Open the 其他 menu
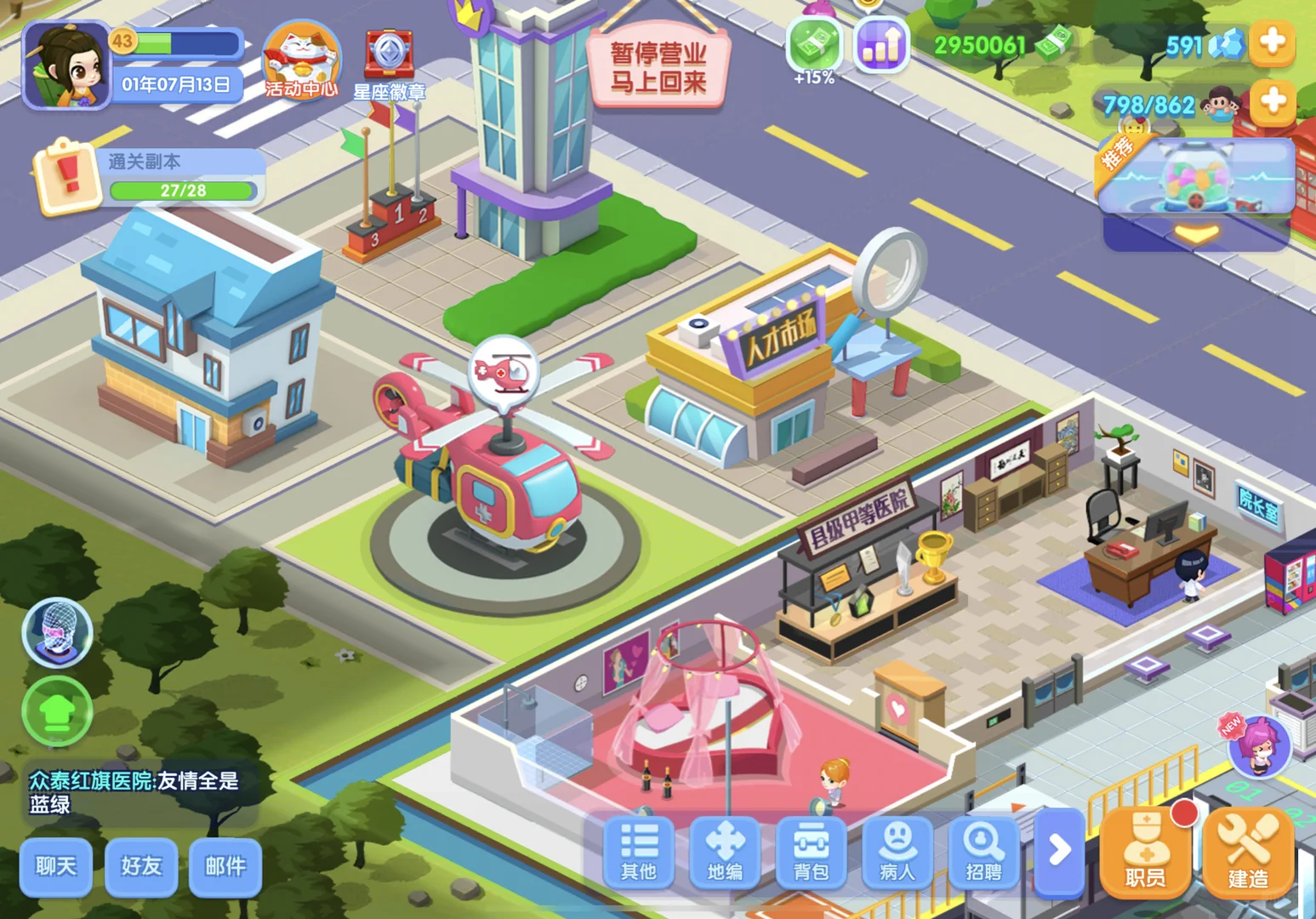The width and height of the screenshot is (1316, 919). click(x=639, y=851)
